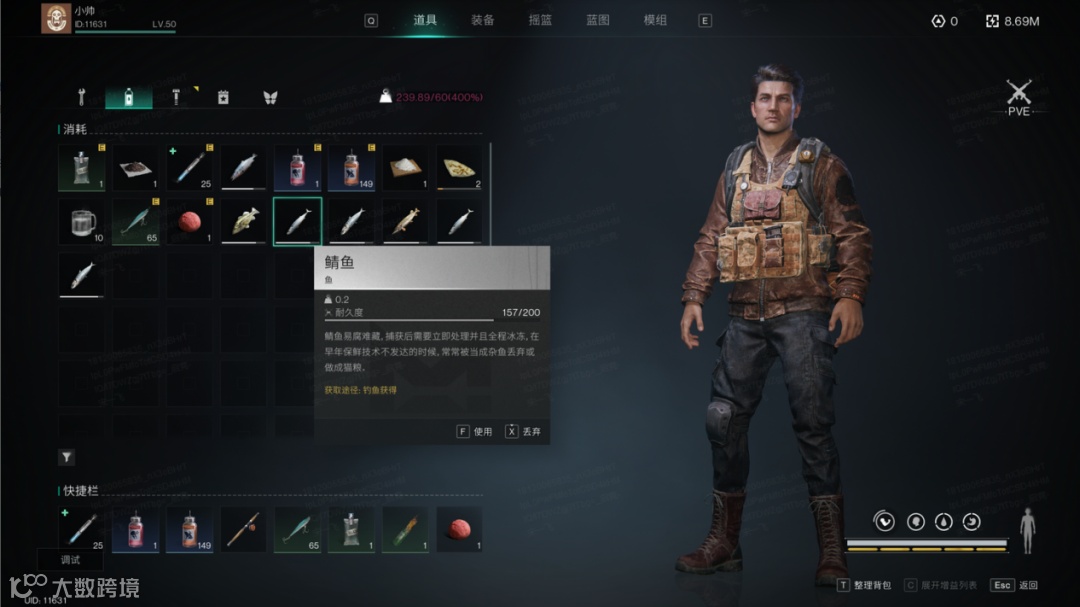Select the white powder on board slot
The image size is (1080, 607).
405,168
